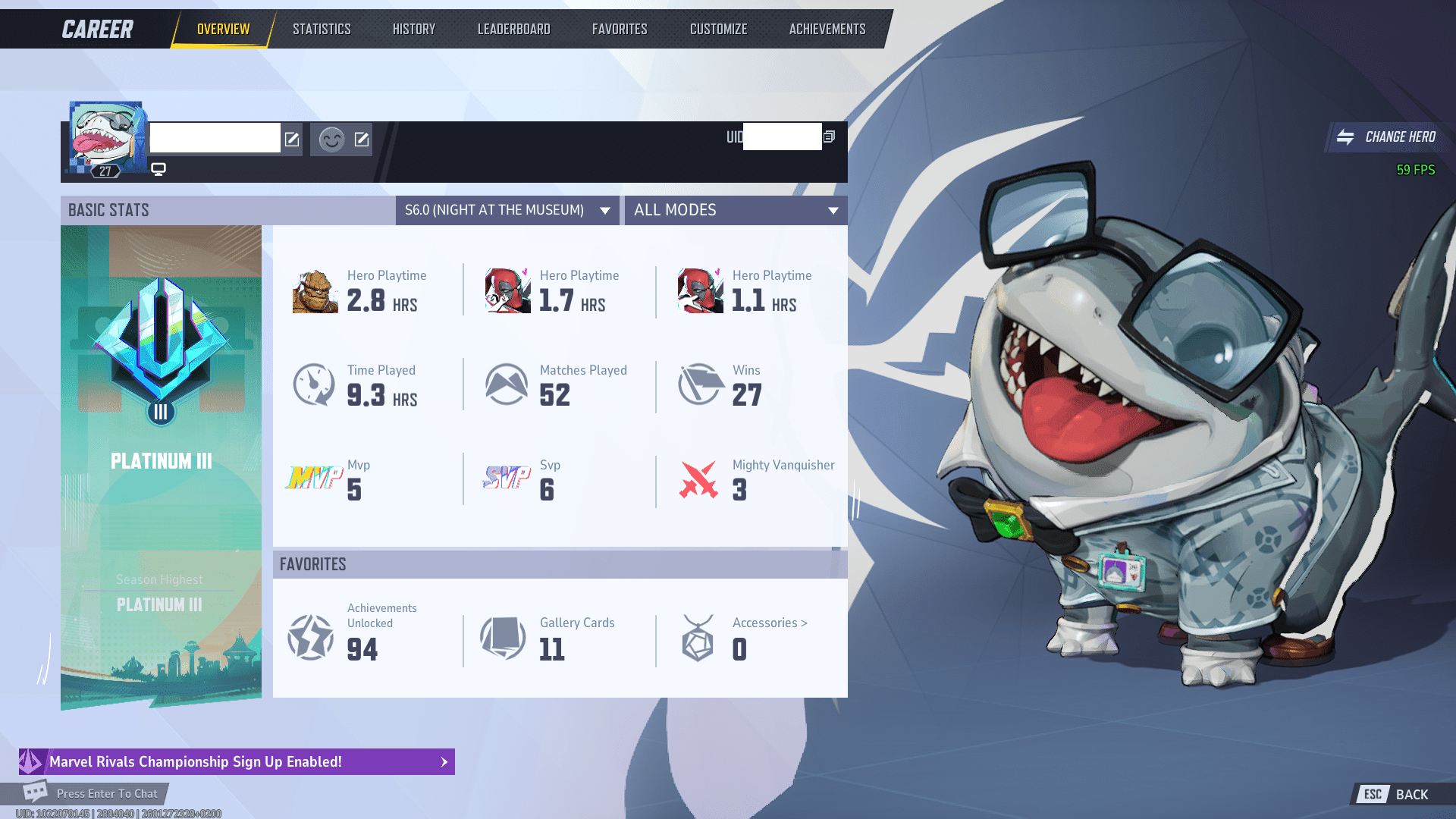Click the Achievements Unlocked medal icon
1456x819 pixels.
pyautogui.click(x=311, y=638)
